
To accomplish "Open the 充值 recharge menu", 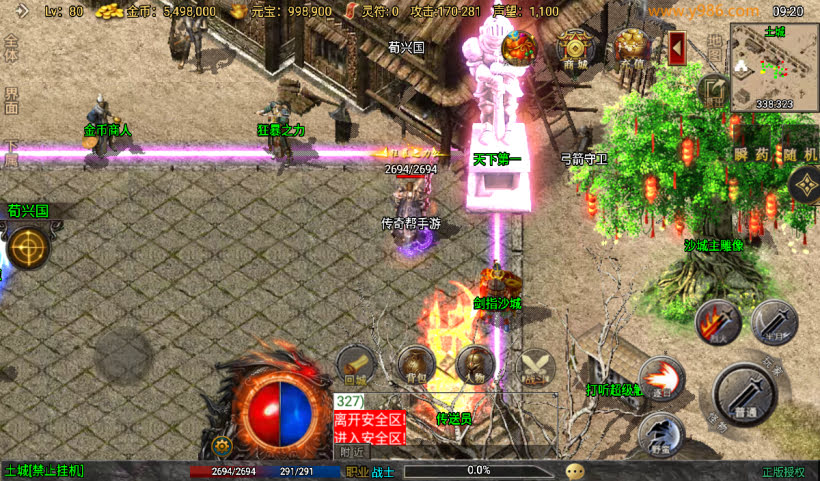I will point(631,48).
